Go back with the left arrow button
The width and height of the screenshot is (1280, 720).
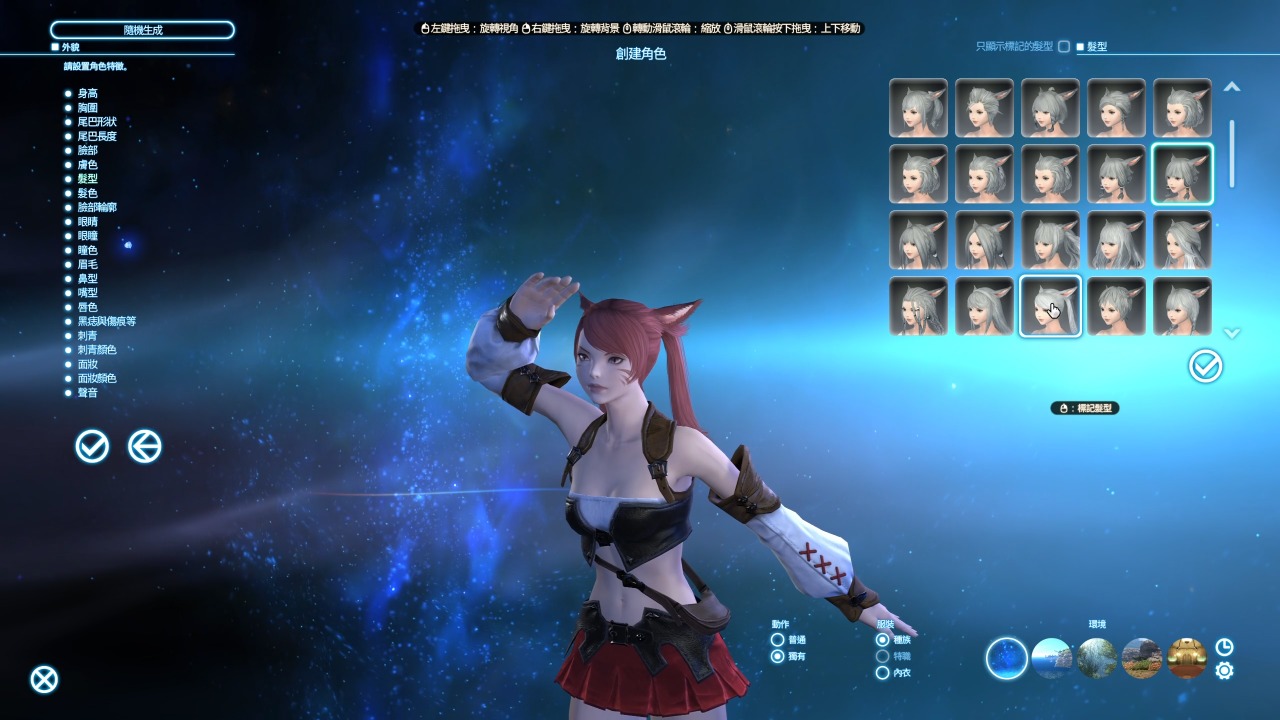point(145,446)
